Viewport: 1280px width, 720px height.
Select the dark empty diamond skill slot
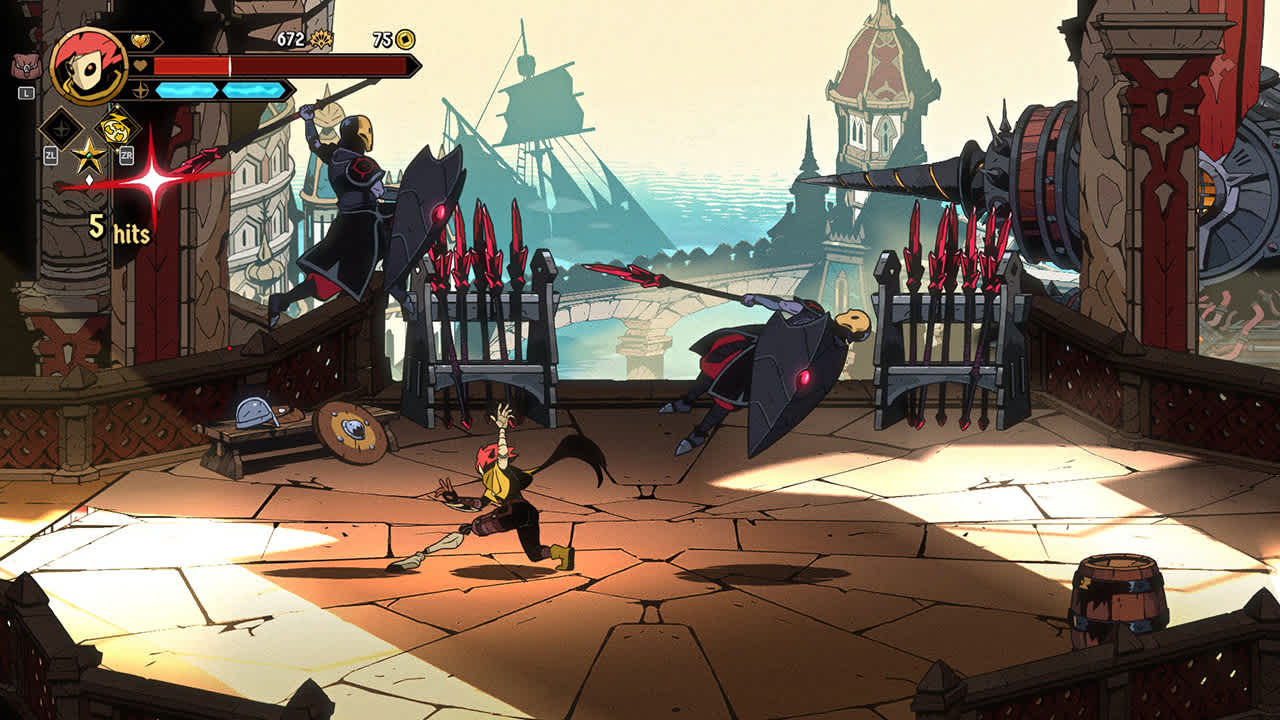[x=60, y=128]
